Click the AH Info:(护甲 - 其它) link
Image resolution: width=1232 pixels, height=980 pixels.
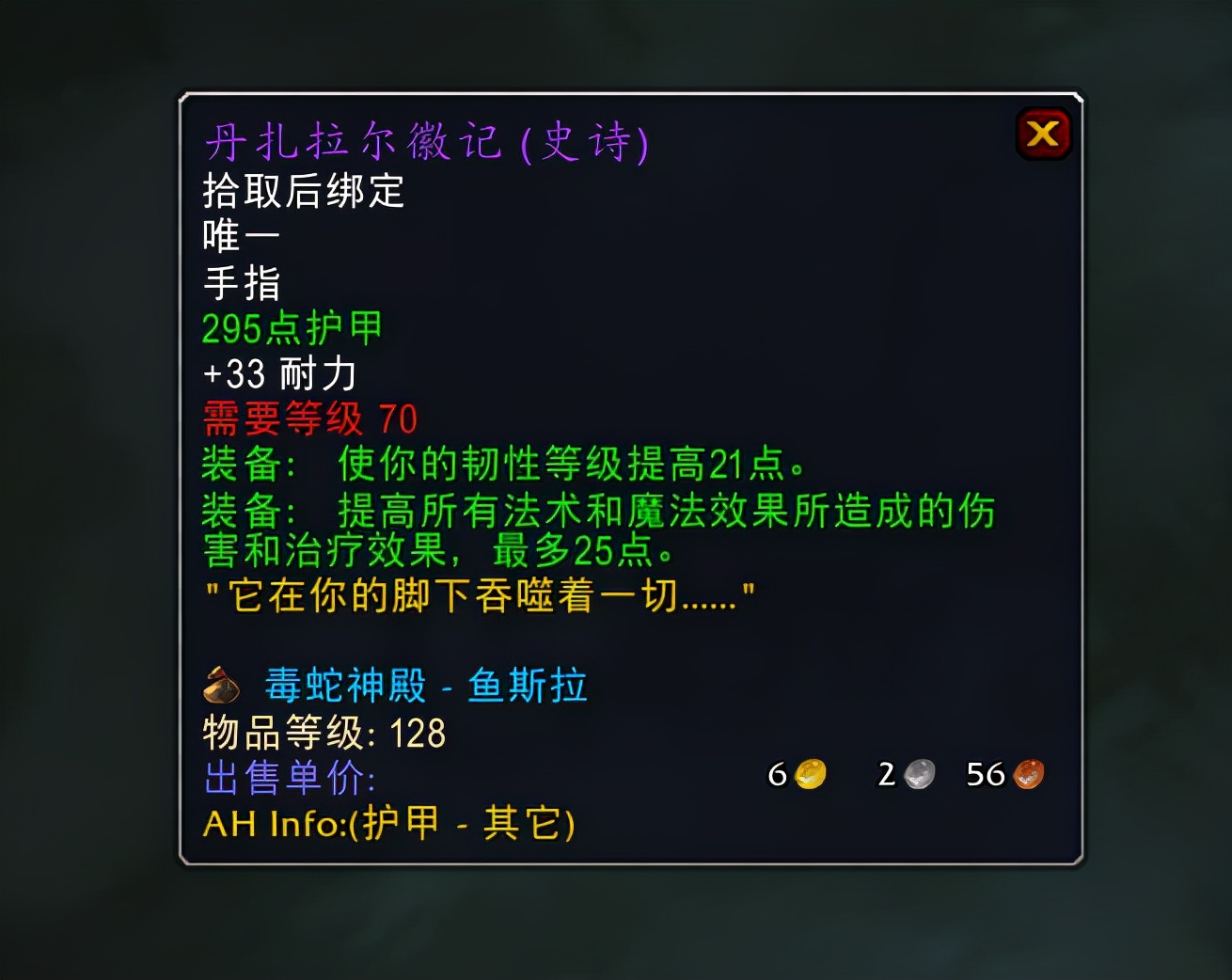388,824
